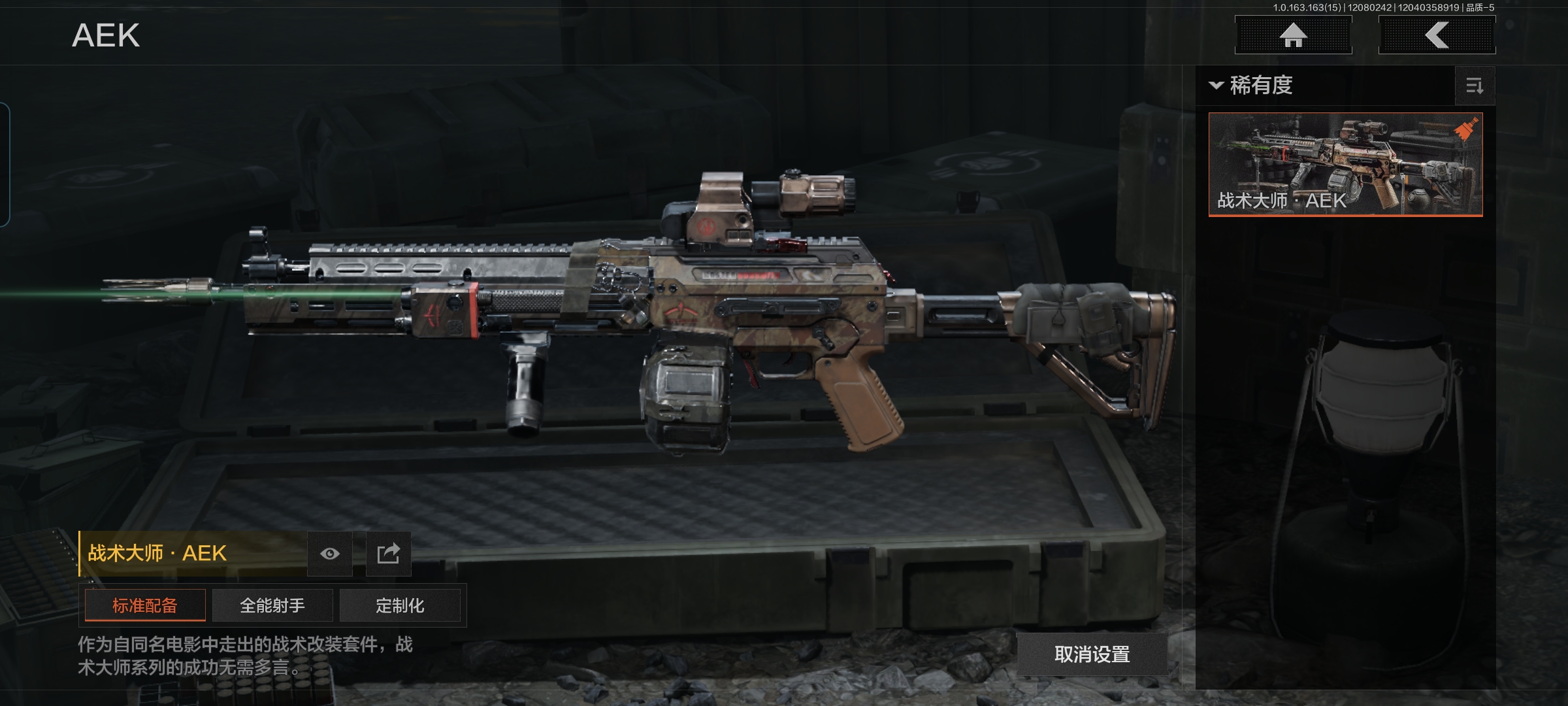
Task: Open the 稀有度 rarity filter dropdown
Action: (1252, 86)
